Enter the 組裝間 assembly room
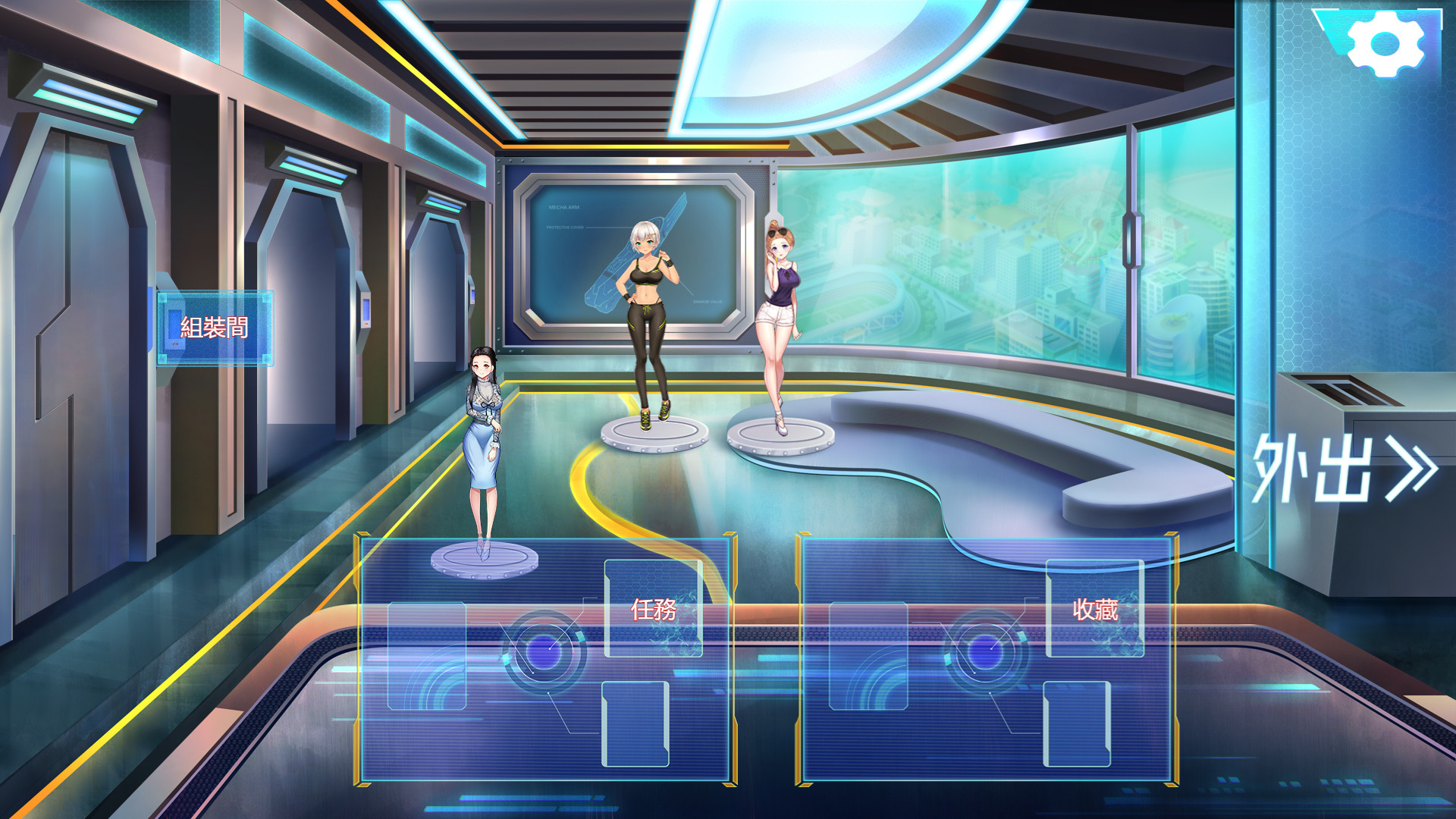Viewport: 1456px width, 819px height. pyautogui.click(x=215, y=328)
